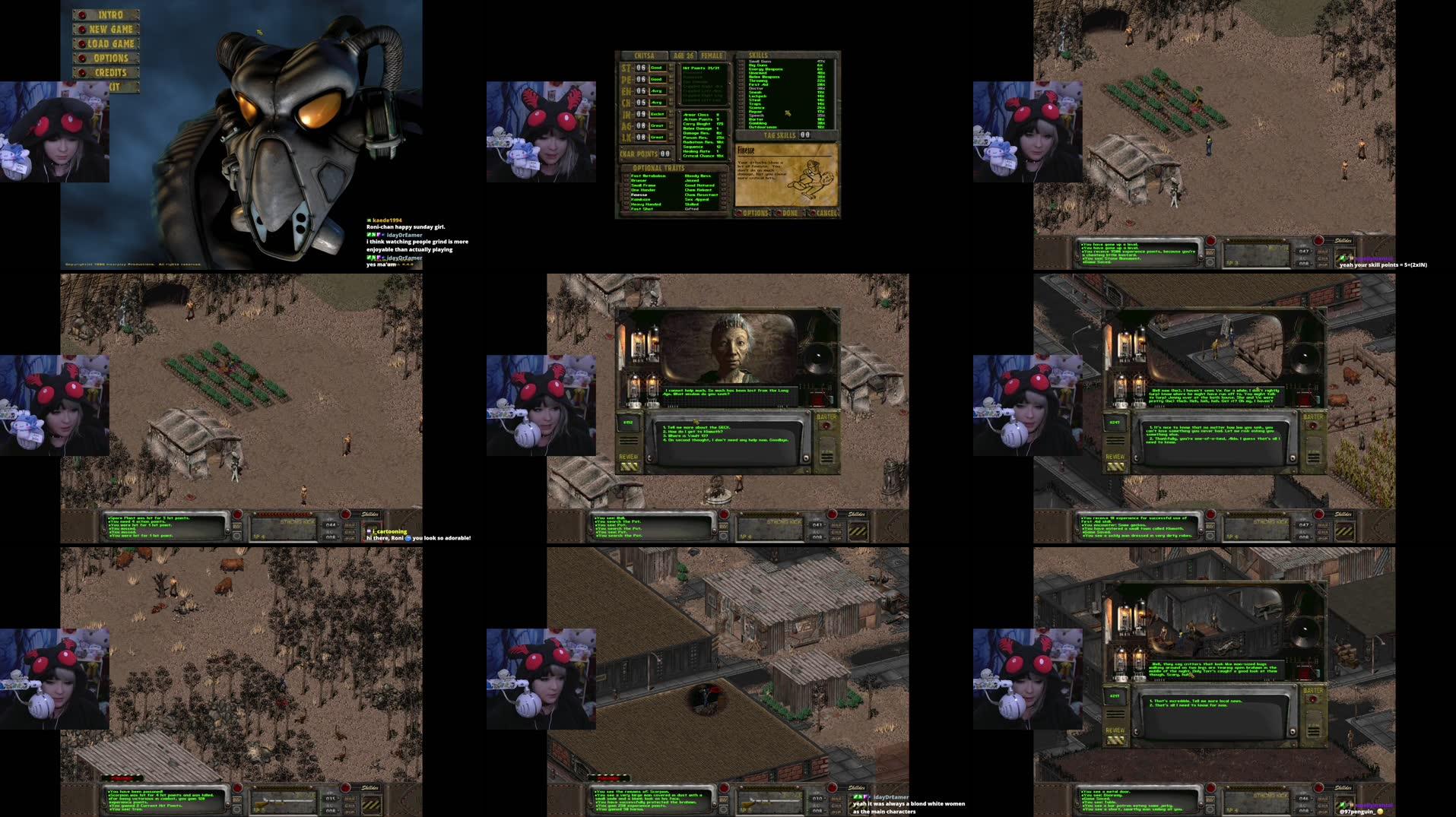Open the Load Game menu entry
Screen dimensions: 1456x817
[x=110, y=44]
